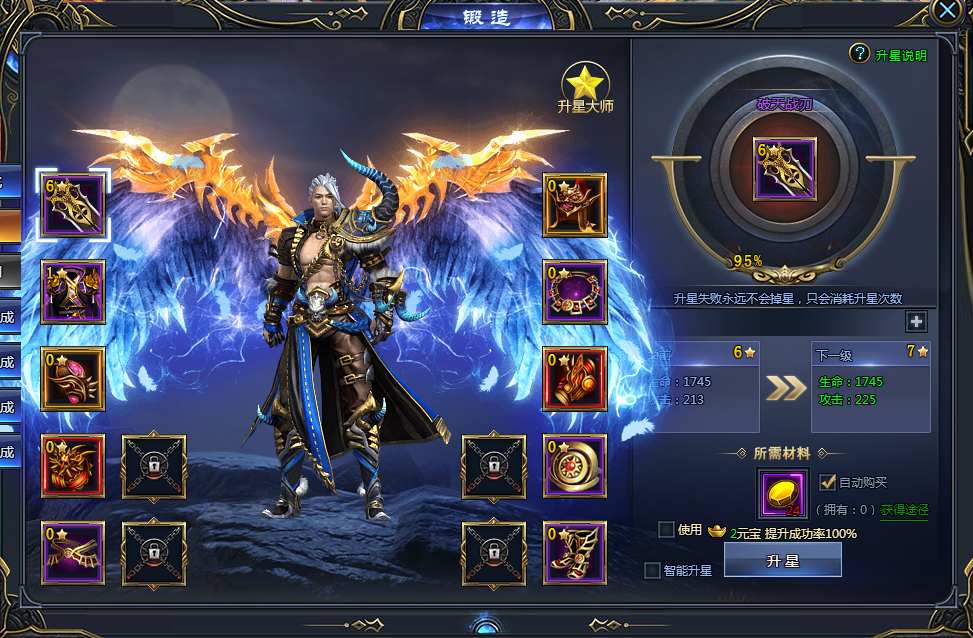973x638 pixels.
Task: Click the purple gem material icon
Action: point(783,495)
